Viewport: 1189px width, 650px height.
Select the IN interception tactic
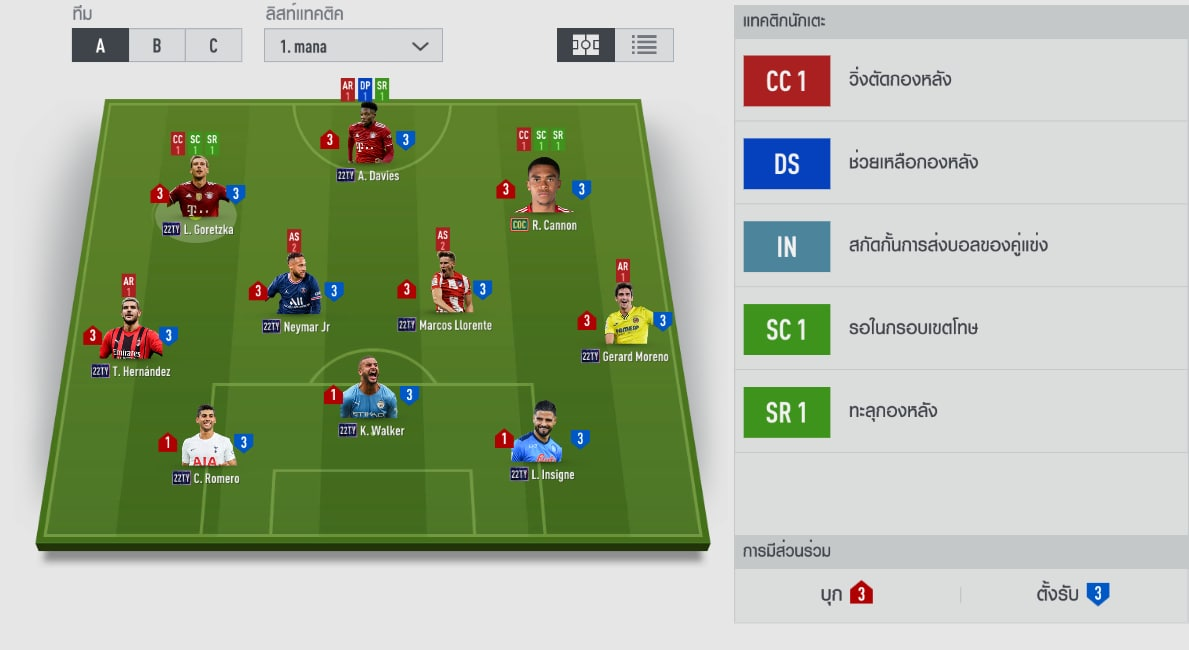click(x=786, y=246)
